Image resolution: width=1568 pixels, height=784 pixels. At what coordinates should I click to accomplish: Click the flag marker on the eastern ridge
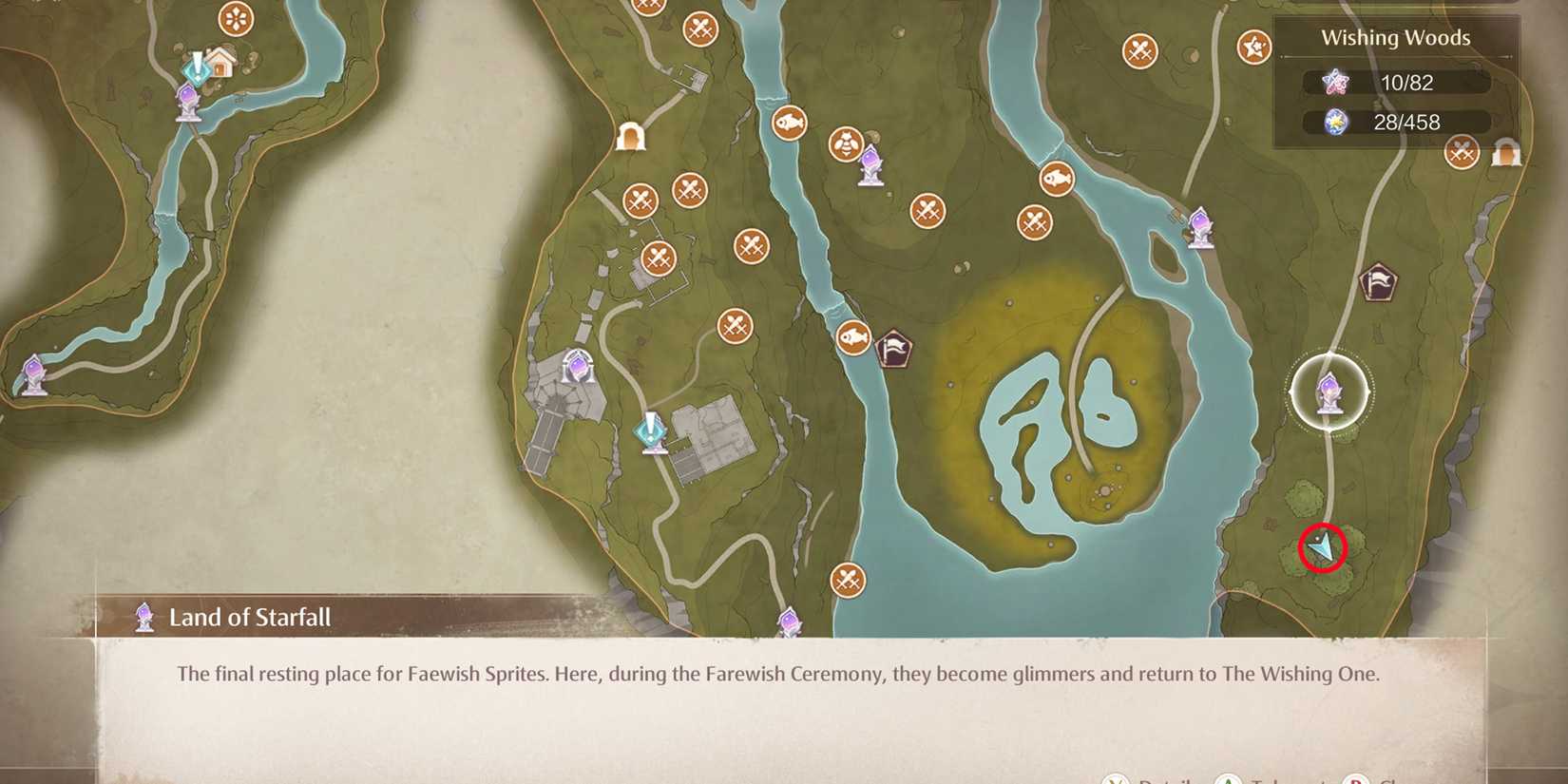coord(1380,282)
